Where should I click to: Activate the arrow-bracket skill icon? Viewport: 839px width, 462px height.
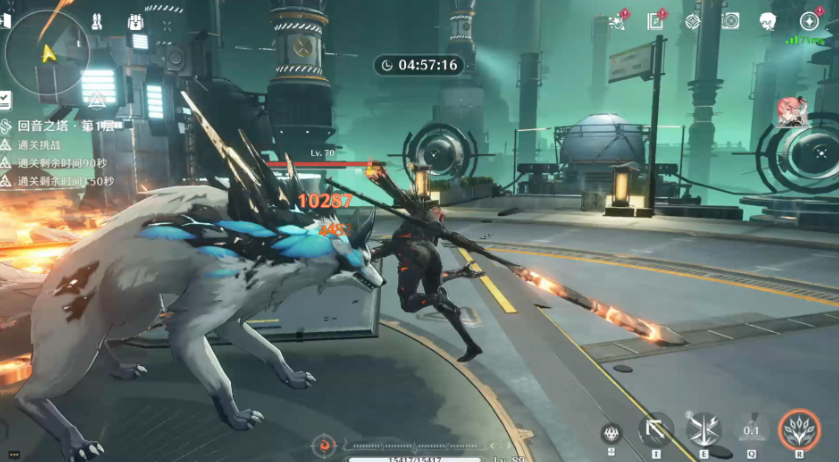(x=656, y=431)
